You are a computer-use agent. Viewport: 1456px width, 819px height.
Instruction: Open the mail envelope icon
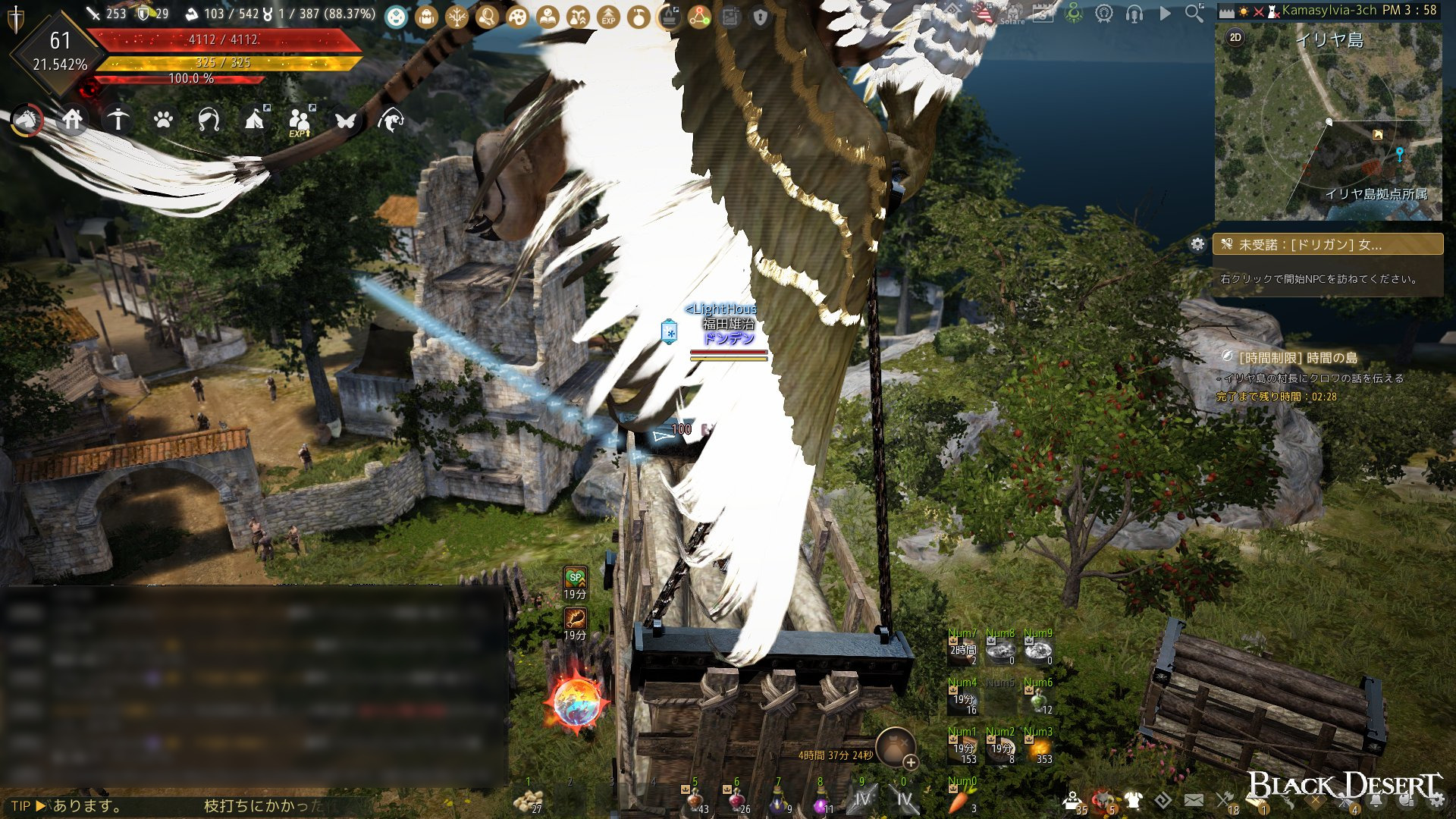[x=1194, y=800]
